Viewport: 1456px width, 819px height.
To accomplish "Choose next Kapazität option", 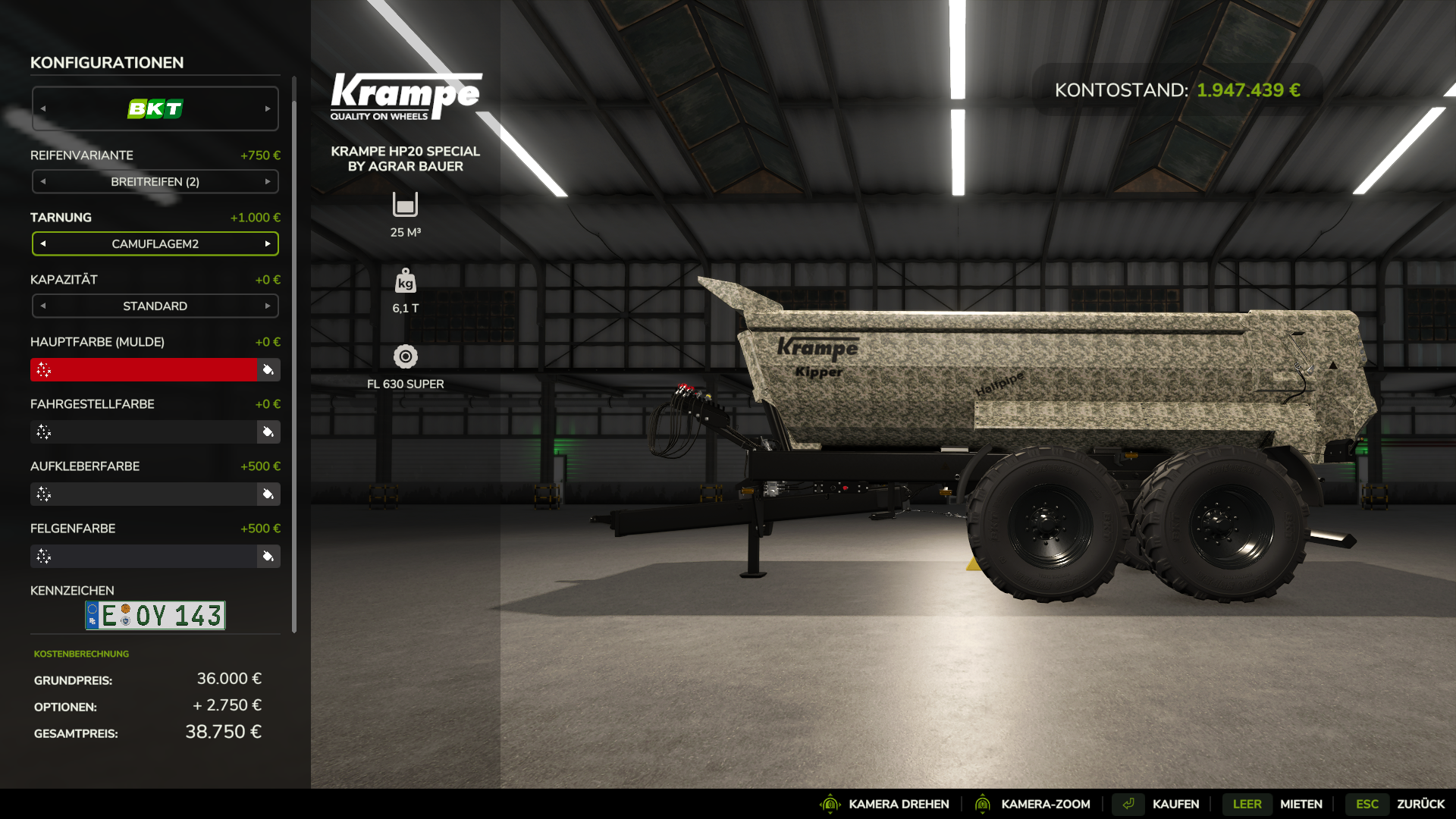I will [x=268, y=306].
